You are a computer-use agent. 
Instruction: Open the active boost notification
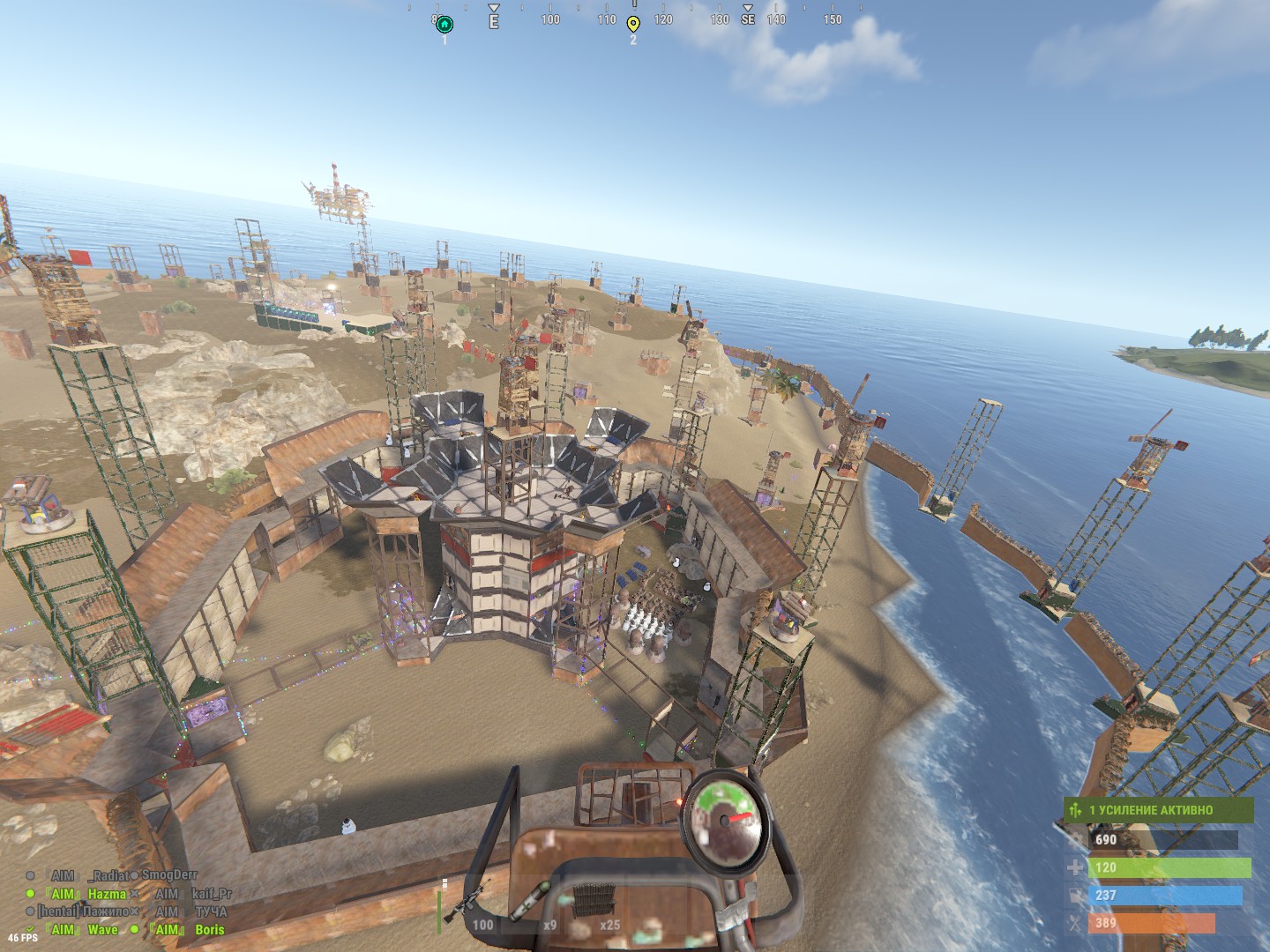1158,809
